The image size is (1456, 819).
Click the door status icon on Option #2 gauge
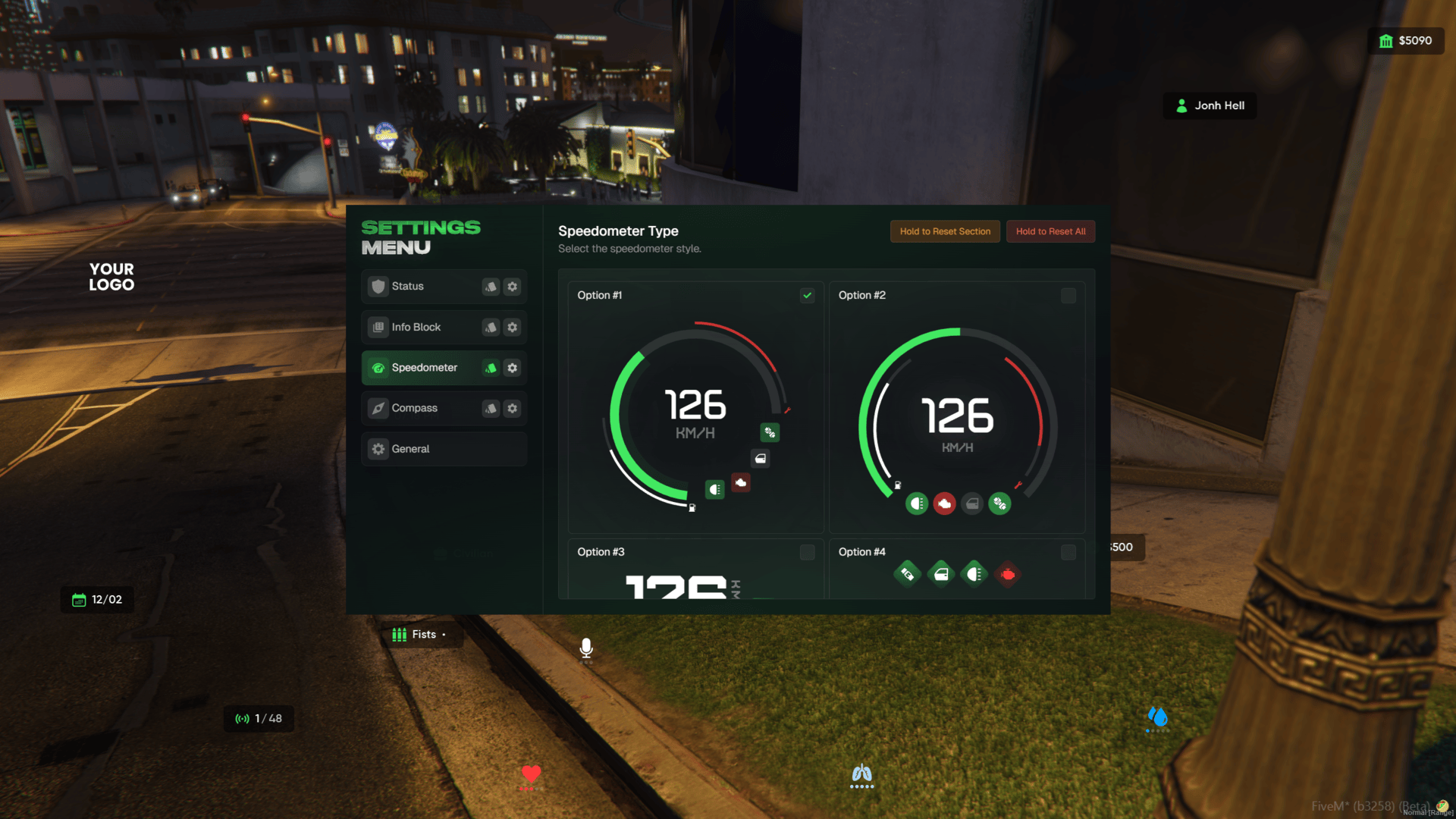pyautogui.click(x=973, y=503)
